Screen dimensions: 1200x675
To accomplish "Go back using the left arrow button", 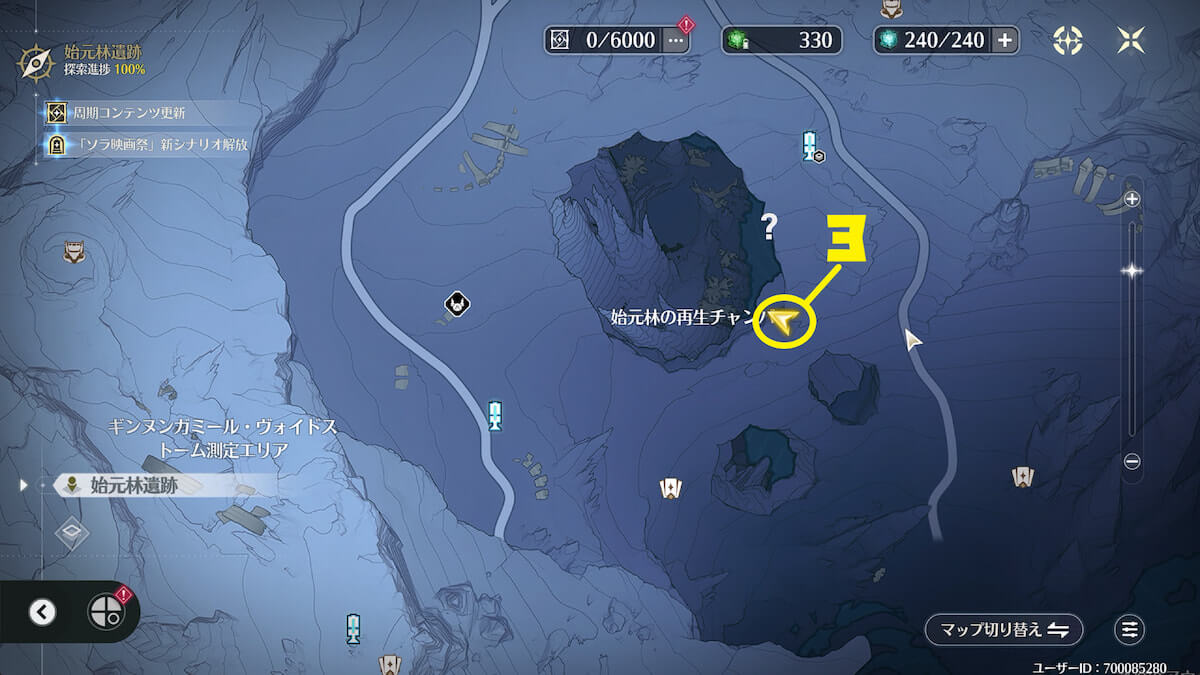I will (x=42, y=612).
